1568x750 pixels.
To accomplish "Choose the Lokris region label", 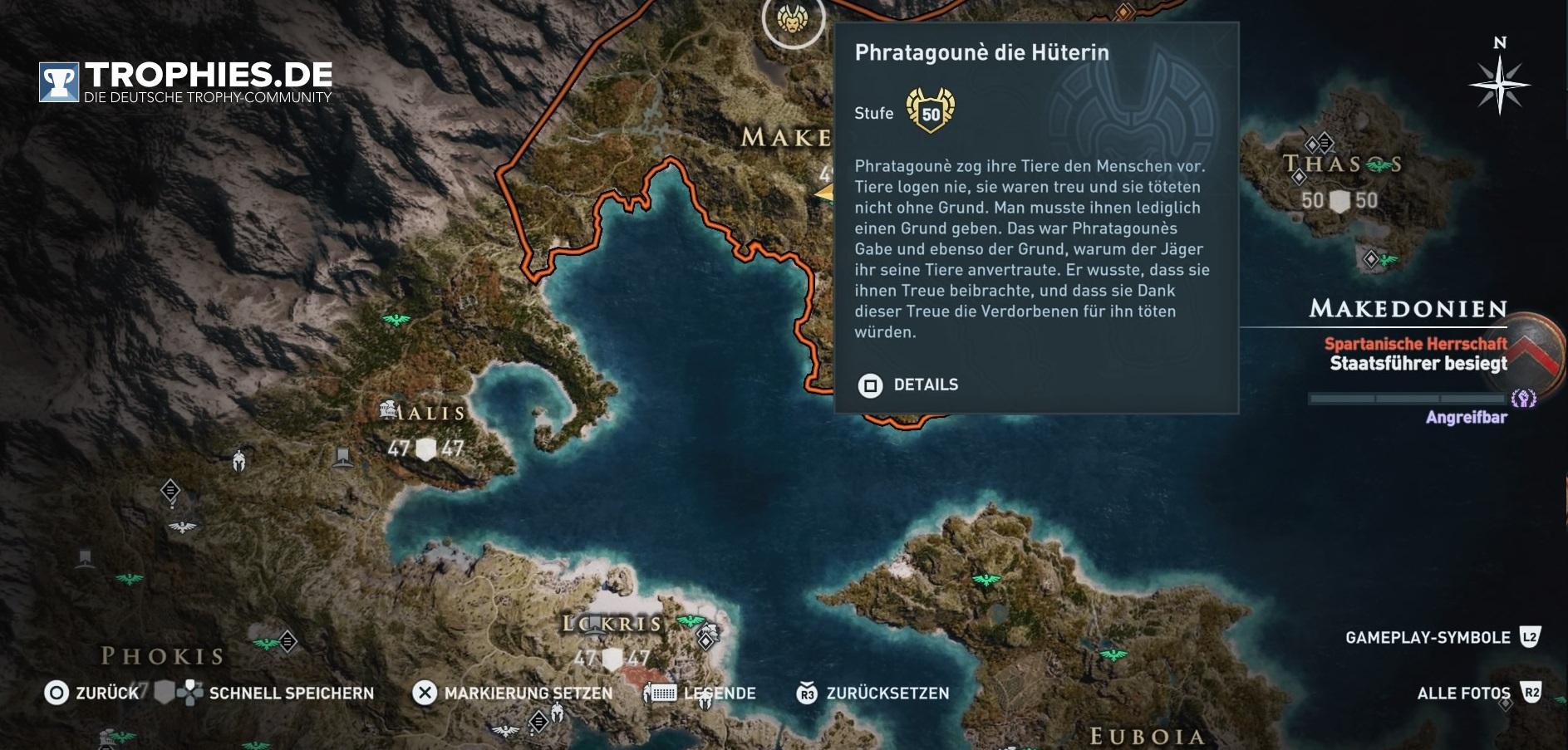I will point(613,624).
